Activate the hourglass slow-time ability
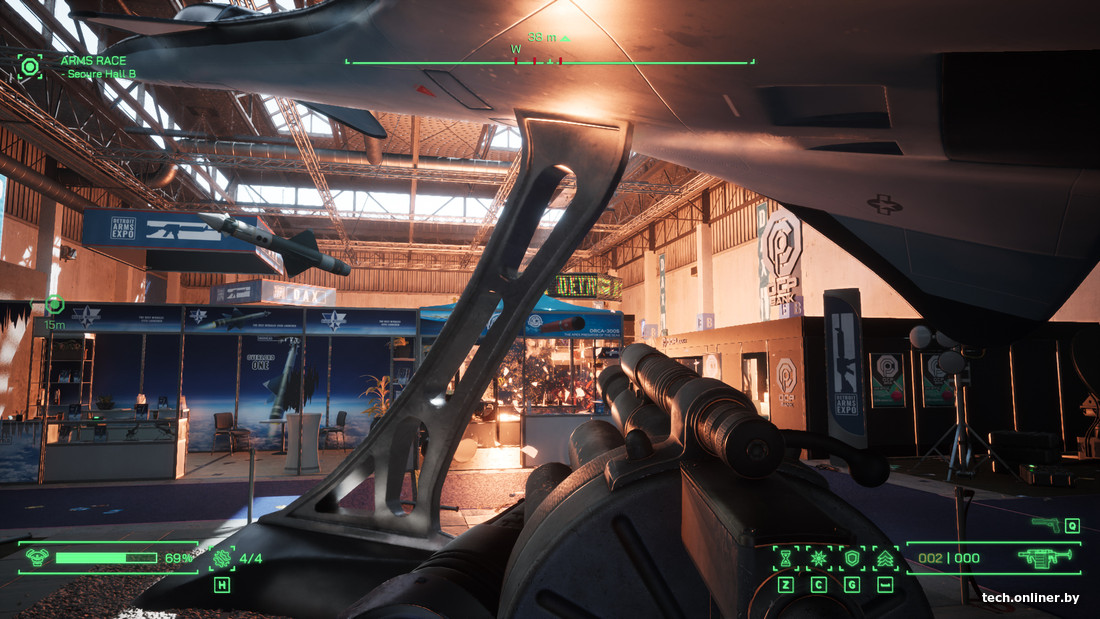 pos(786,558)
